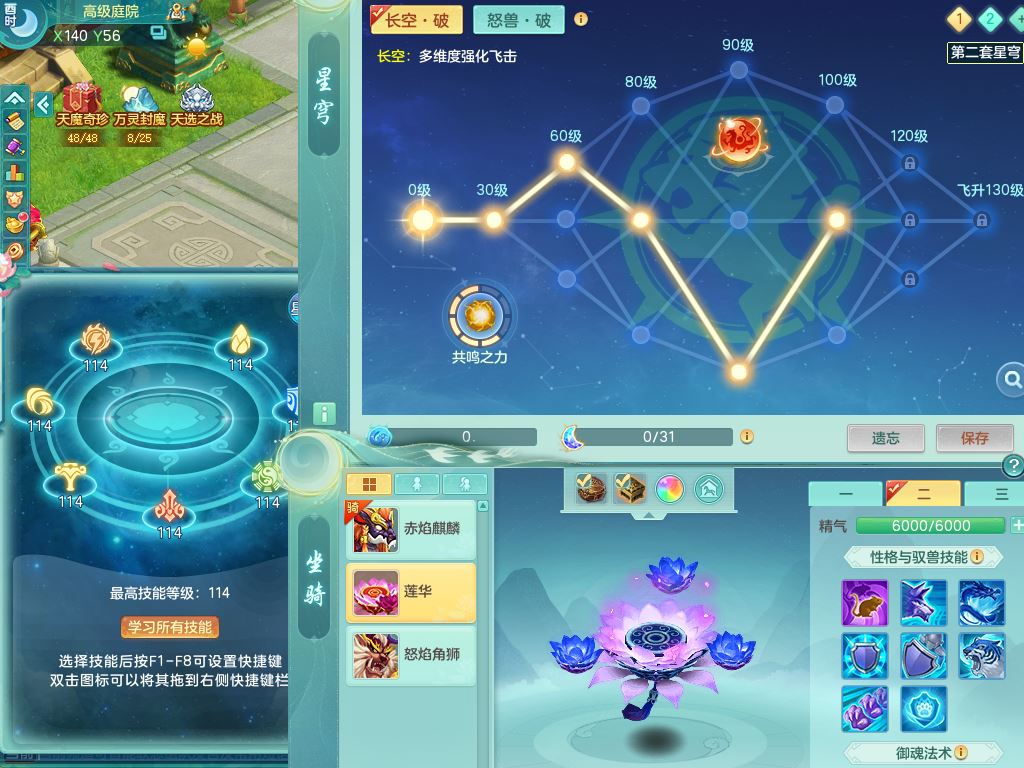The image size is (1024, 768).
Task: Open the 天选之战 event icon
Action: [196, 103]
